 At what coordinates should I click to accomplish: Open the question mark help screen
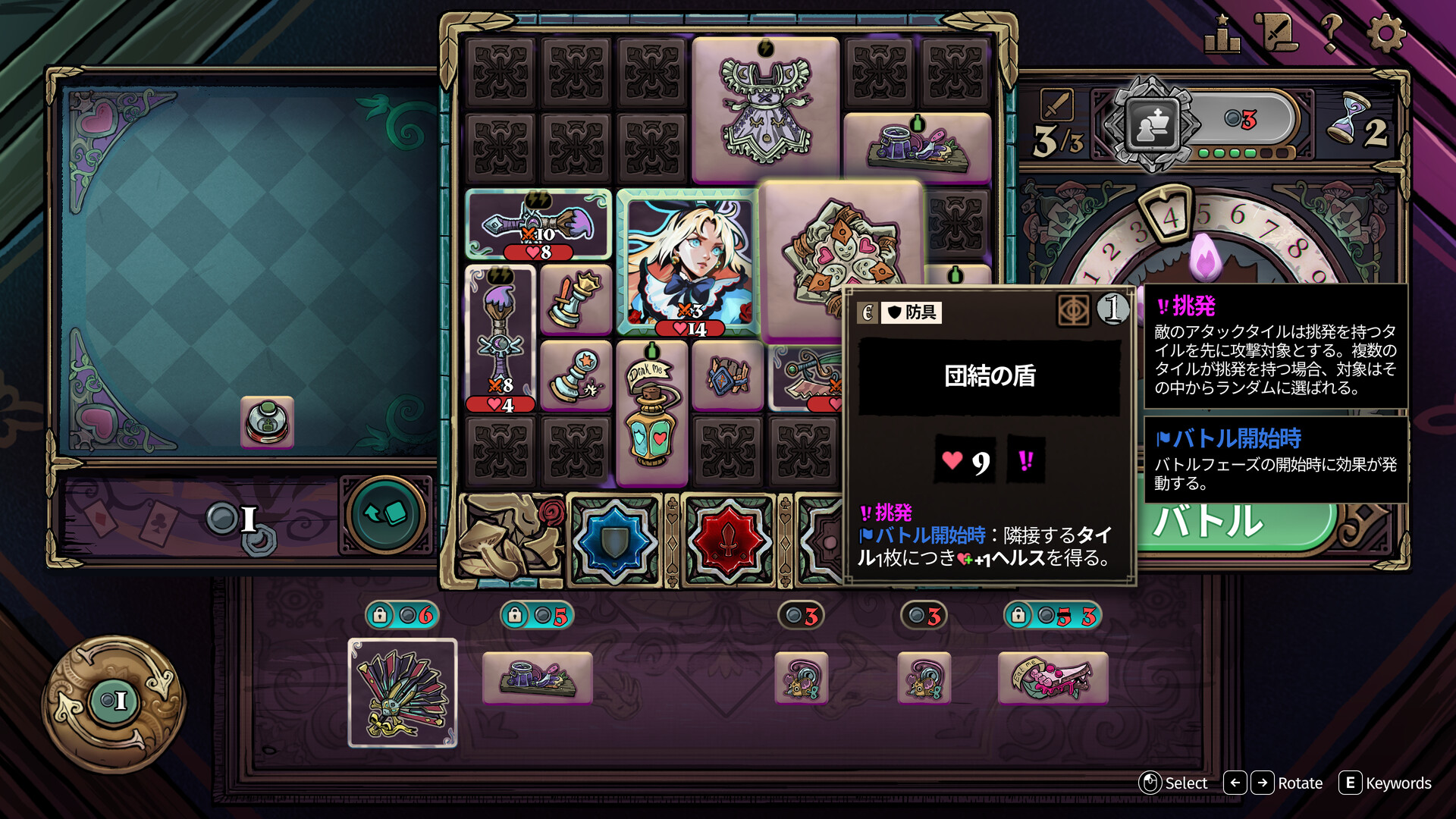[x=1331, y=34]
